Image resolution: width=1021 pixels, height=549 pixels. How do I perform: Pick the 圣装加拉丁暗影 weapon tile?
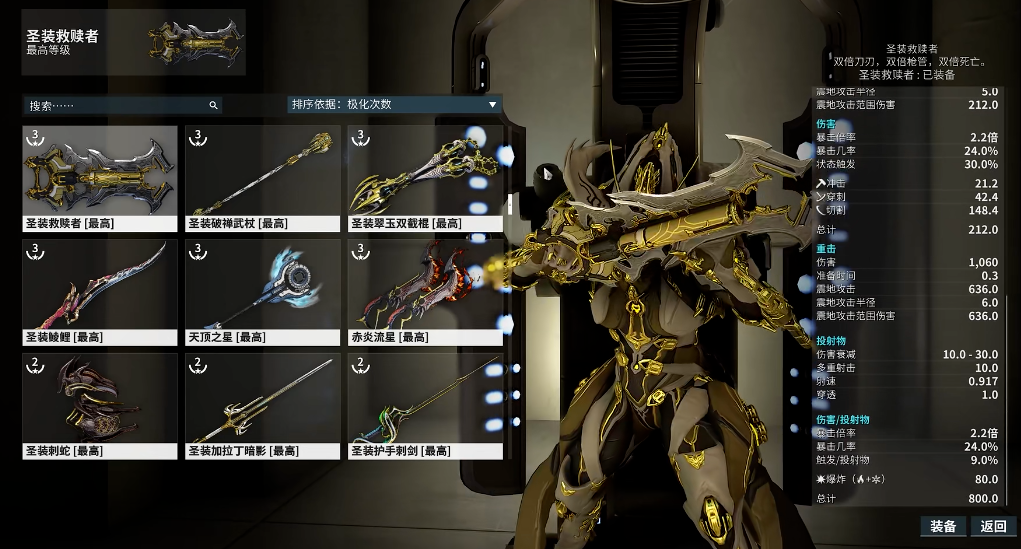(x=263, y=406)
